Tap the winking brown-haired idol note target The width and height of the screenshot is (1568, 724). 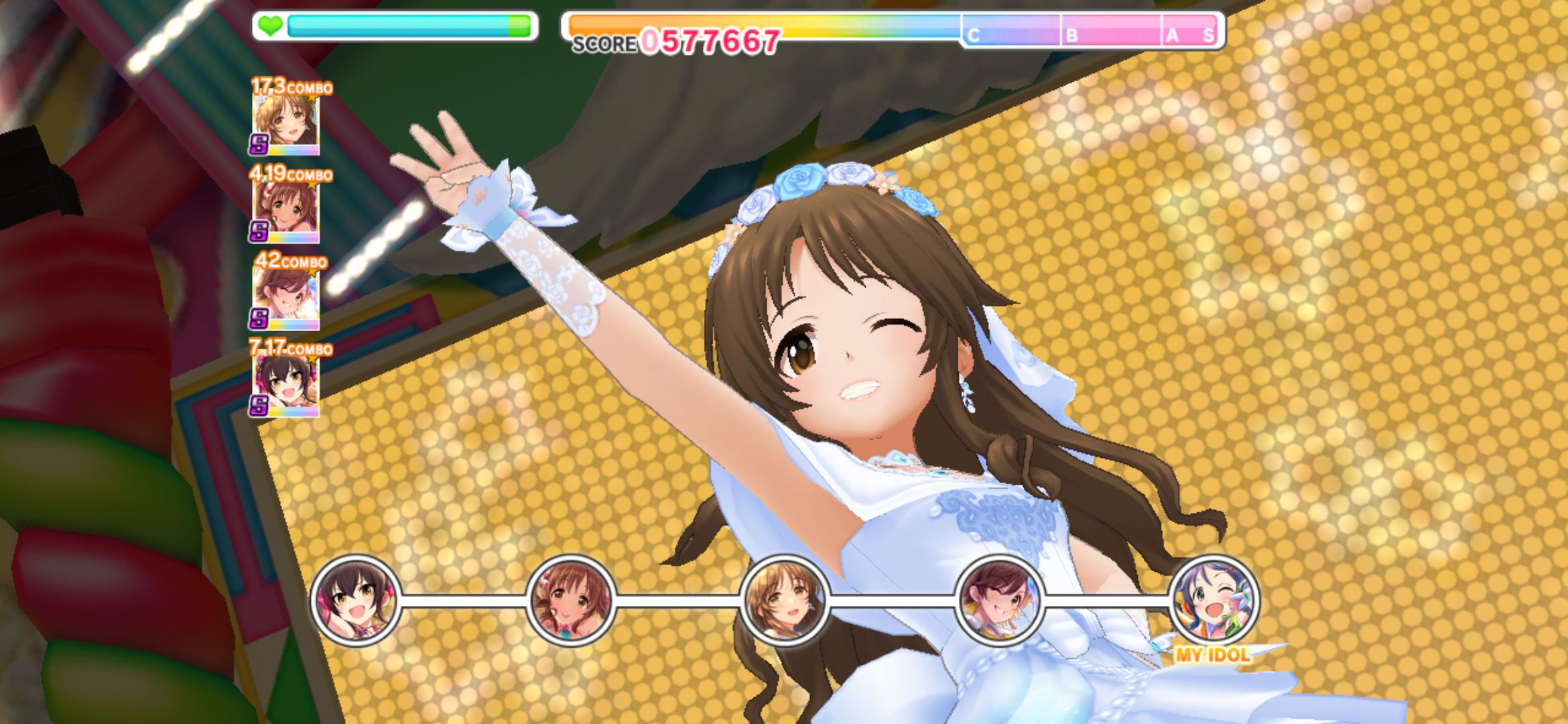coord(999,600)
